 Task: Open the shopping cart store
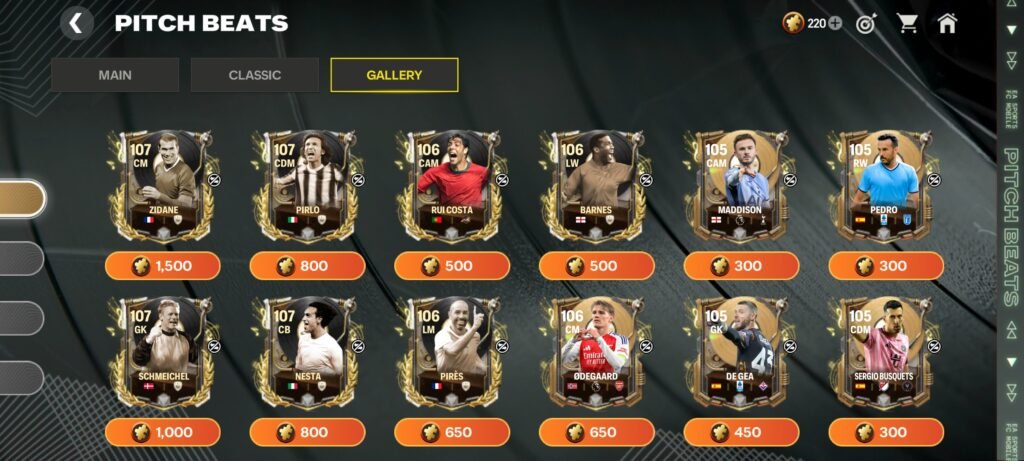pyautogui.click(x=907, y=24)
